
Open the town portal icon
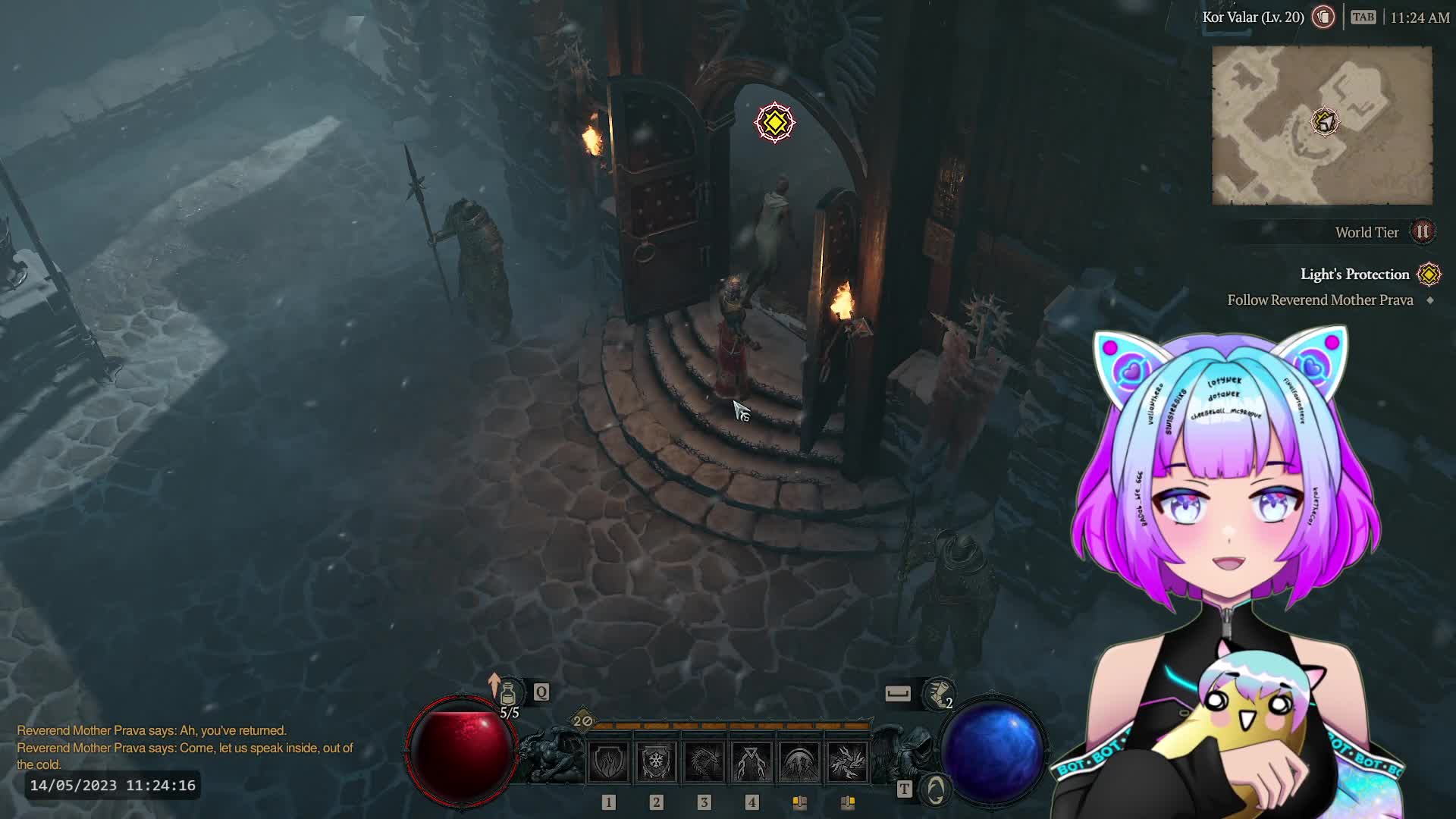coord(936,790)
